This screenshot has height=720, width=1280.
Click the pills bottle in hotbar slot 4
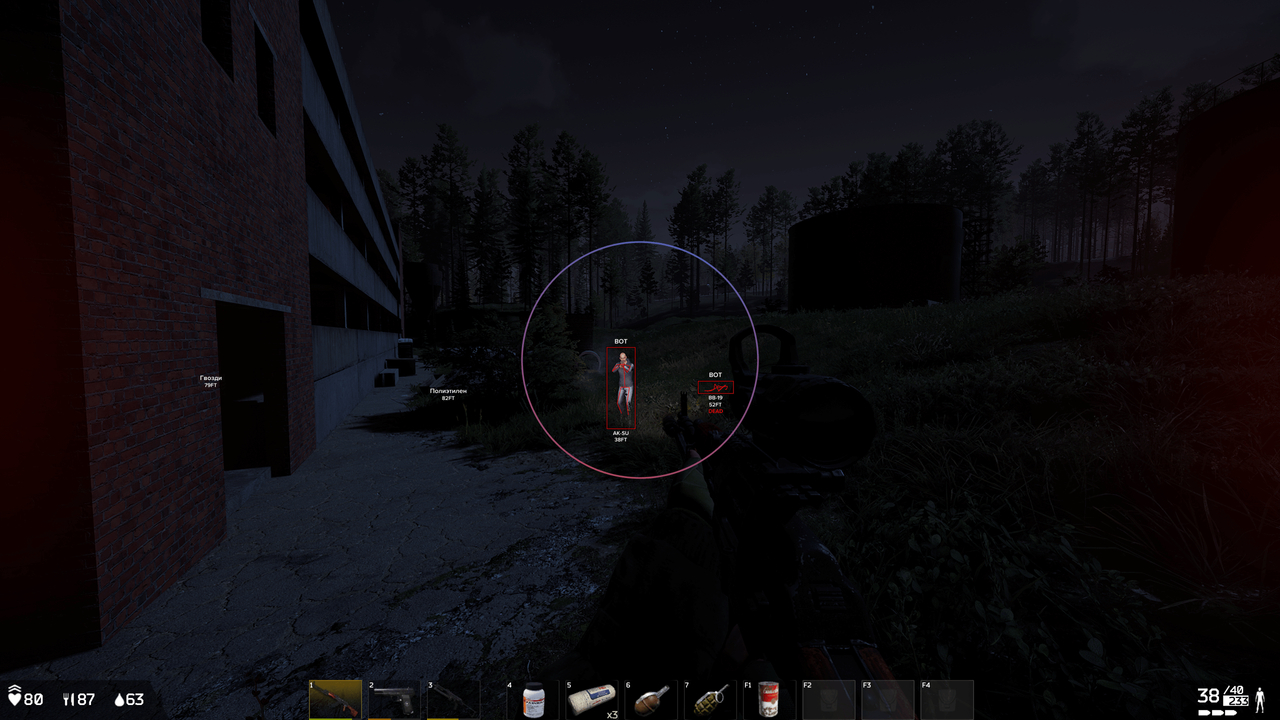point(536,698)
